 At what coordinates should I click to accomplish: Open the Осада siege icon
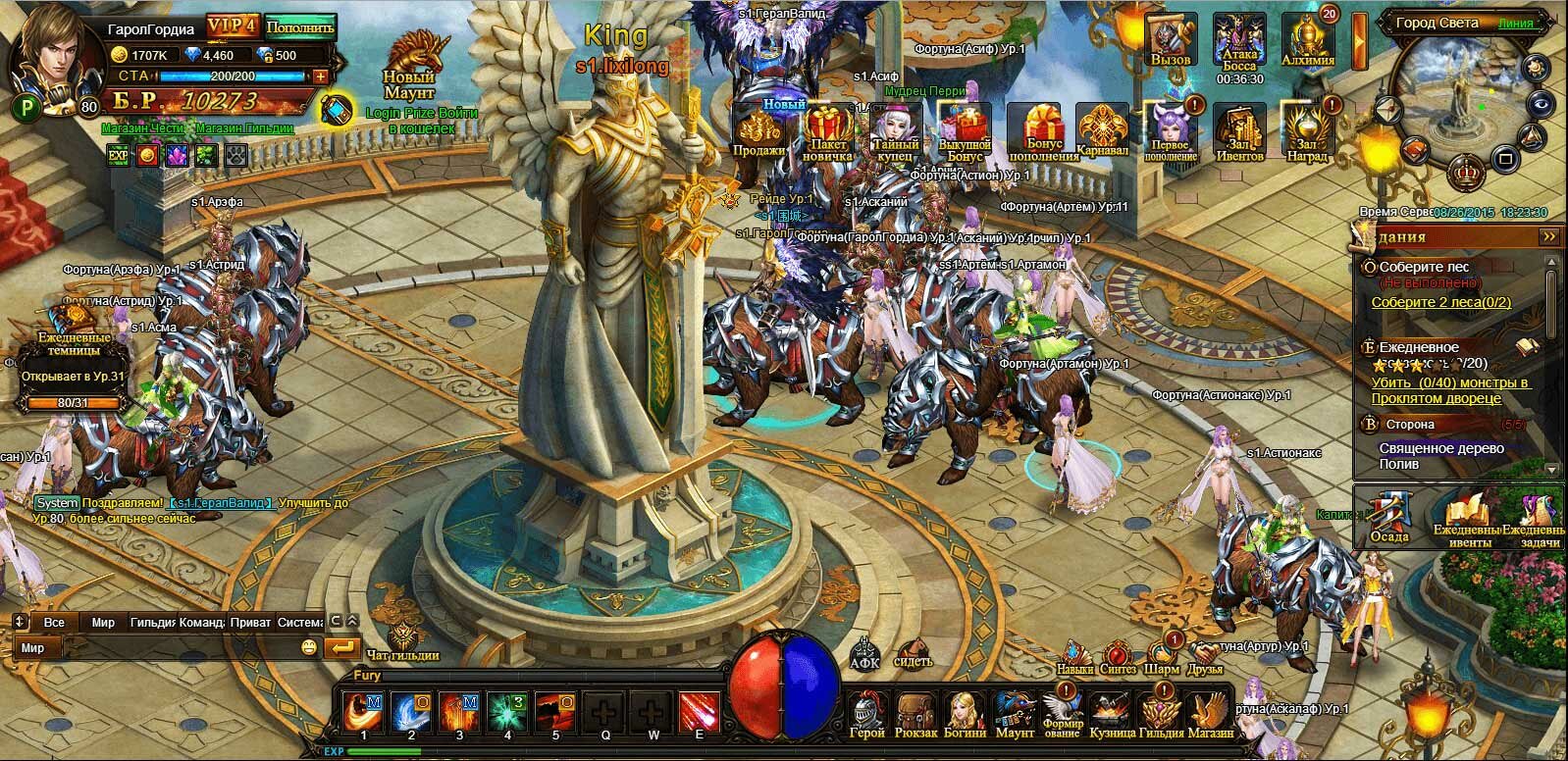(x=1389, y=517)
